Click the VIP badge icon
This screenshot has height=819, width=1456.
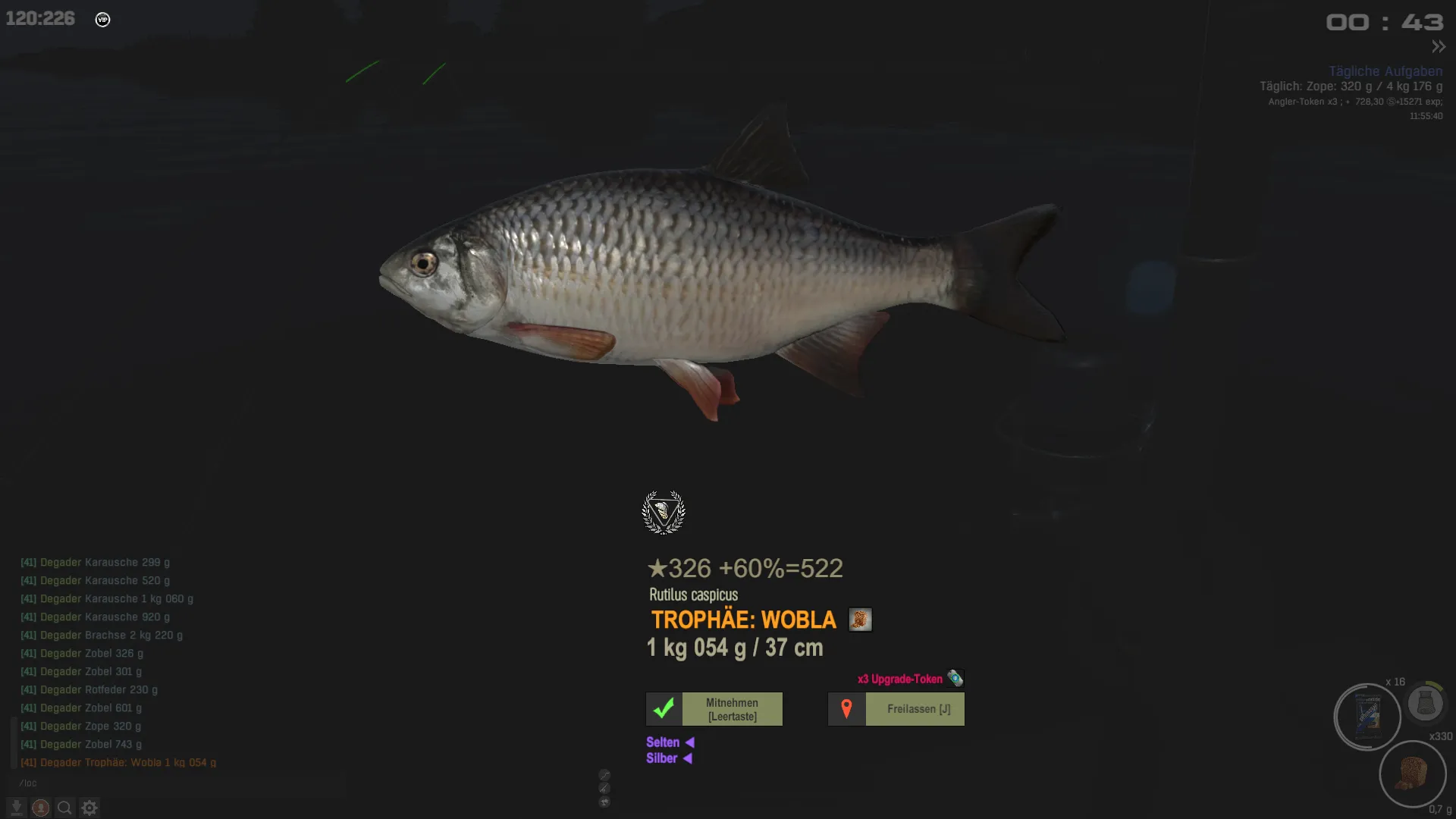tap(103, 20)
